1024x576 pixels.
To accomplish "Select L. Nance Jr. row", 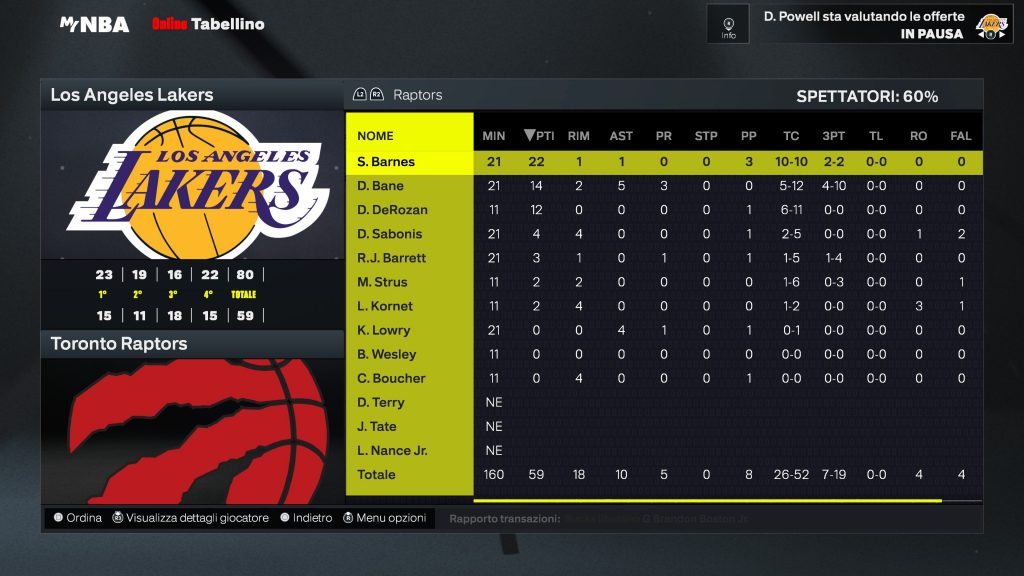I will point(392,450).
